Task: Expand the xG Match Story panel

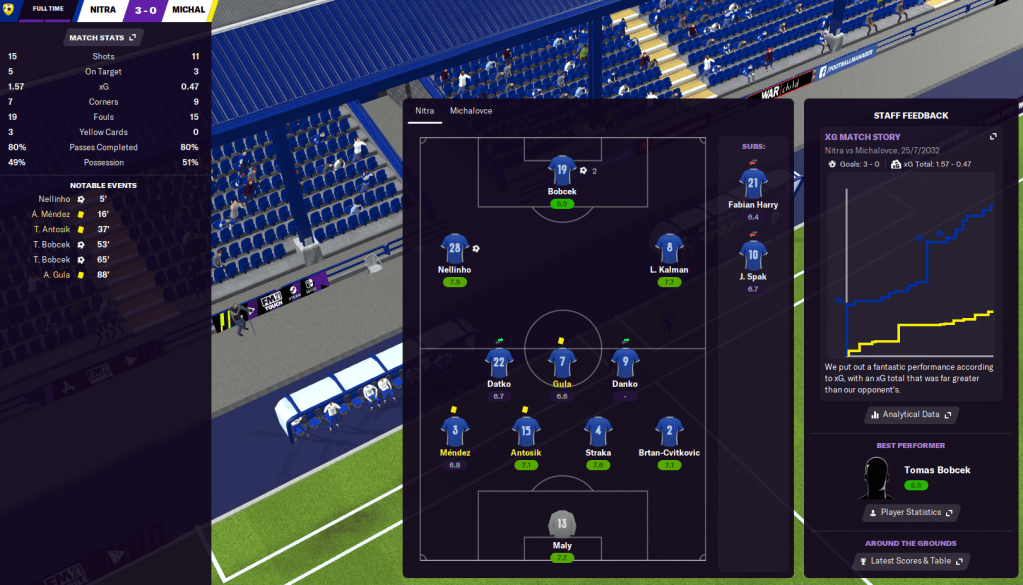Action: click(993, 137)
